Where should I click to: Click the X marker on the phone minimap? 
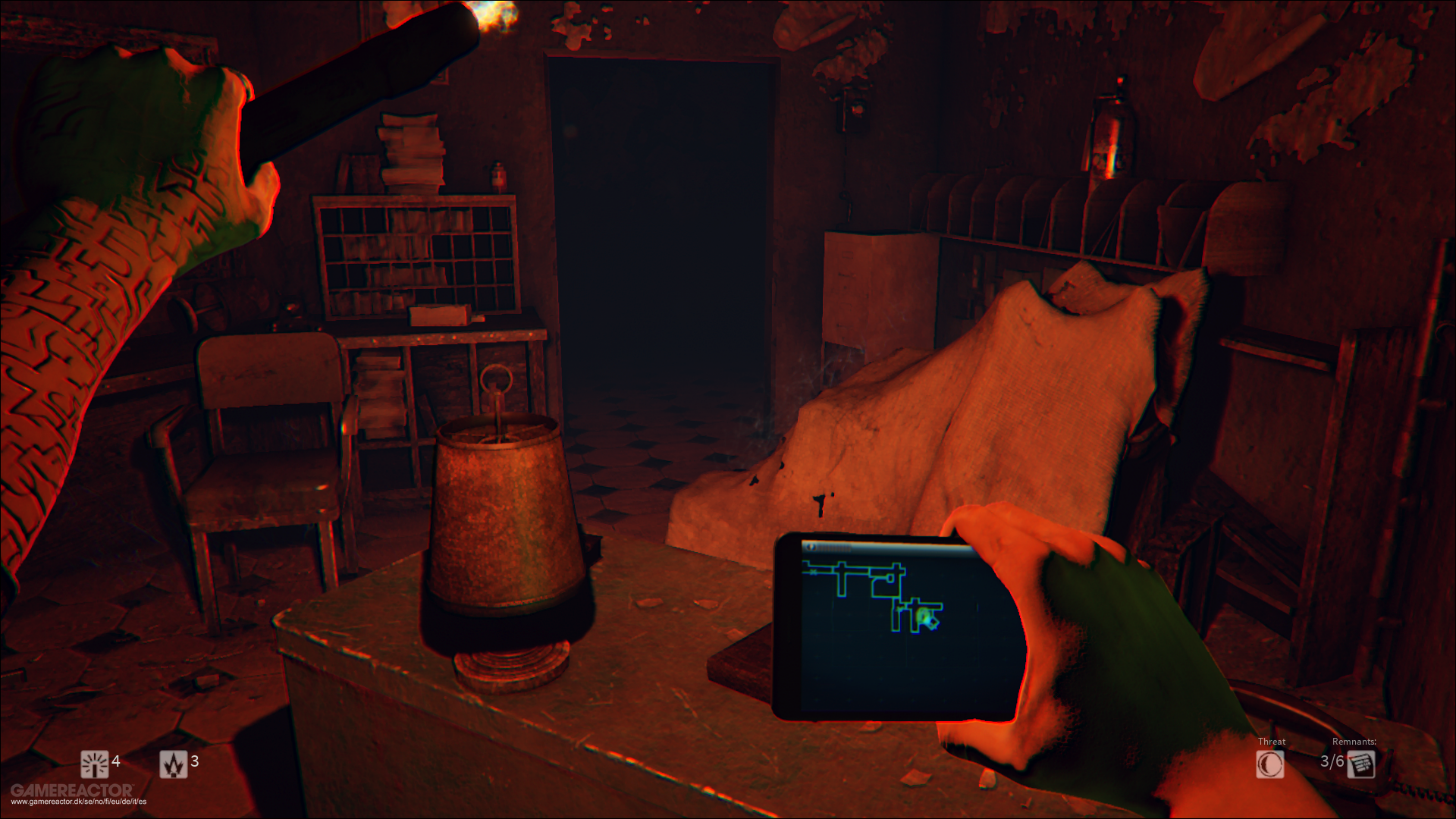point(814,572)
